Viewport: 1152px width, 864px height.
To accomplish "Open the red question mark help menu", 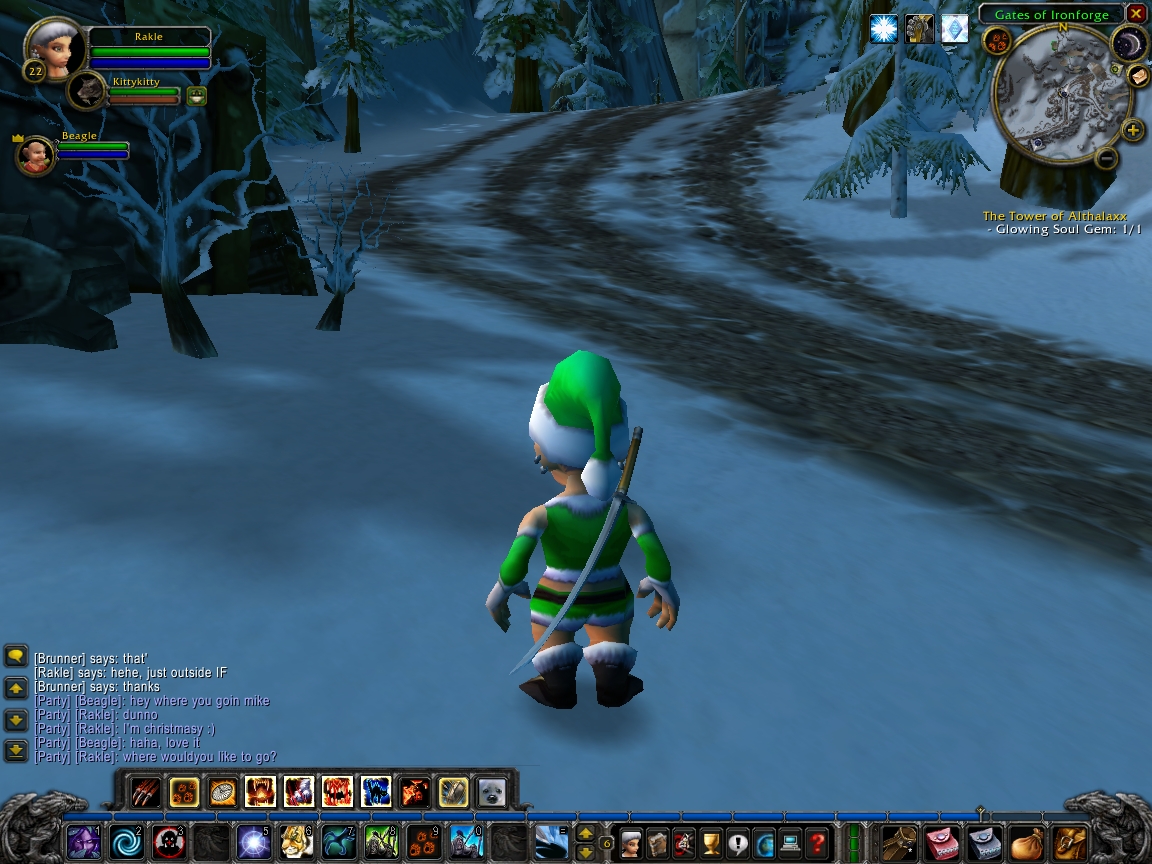I will click(x=817, y=842).
